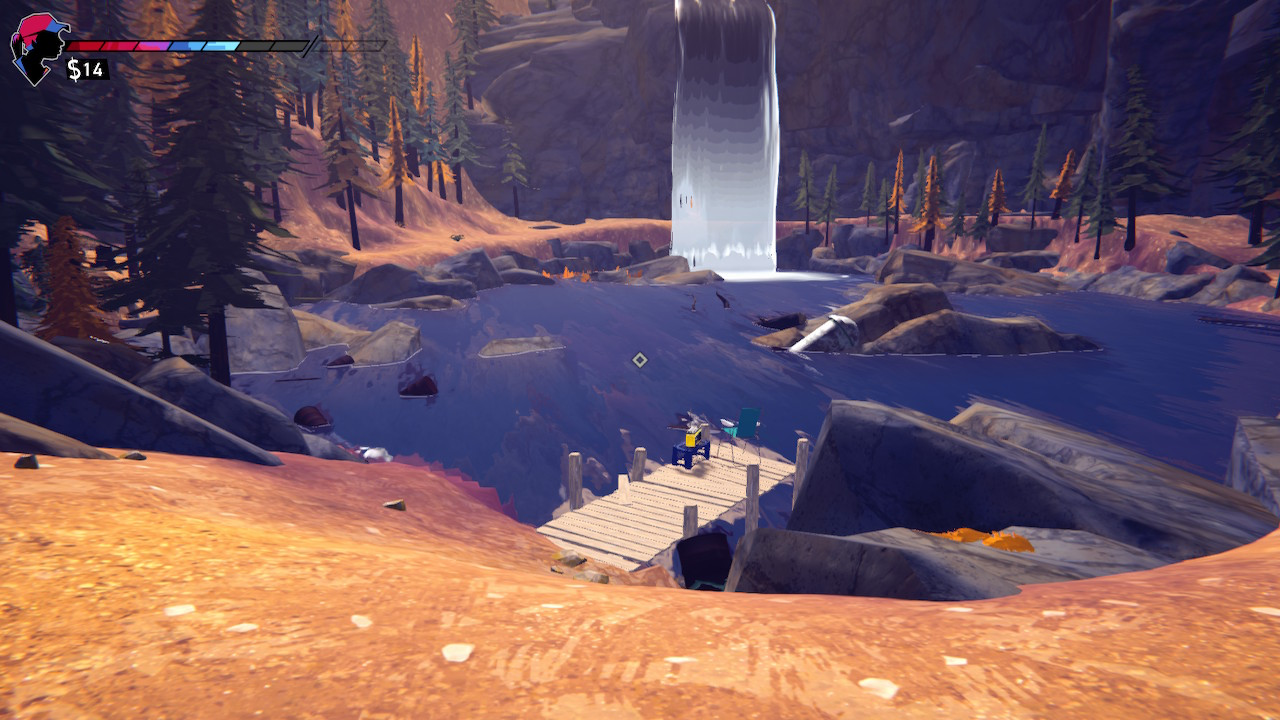Click the pink-magenta stamina bar segment

pyautogui.click(x=150, y=46)
